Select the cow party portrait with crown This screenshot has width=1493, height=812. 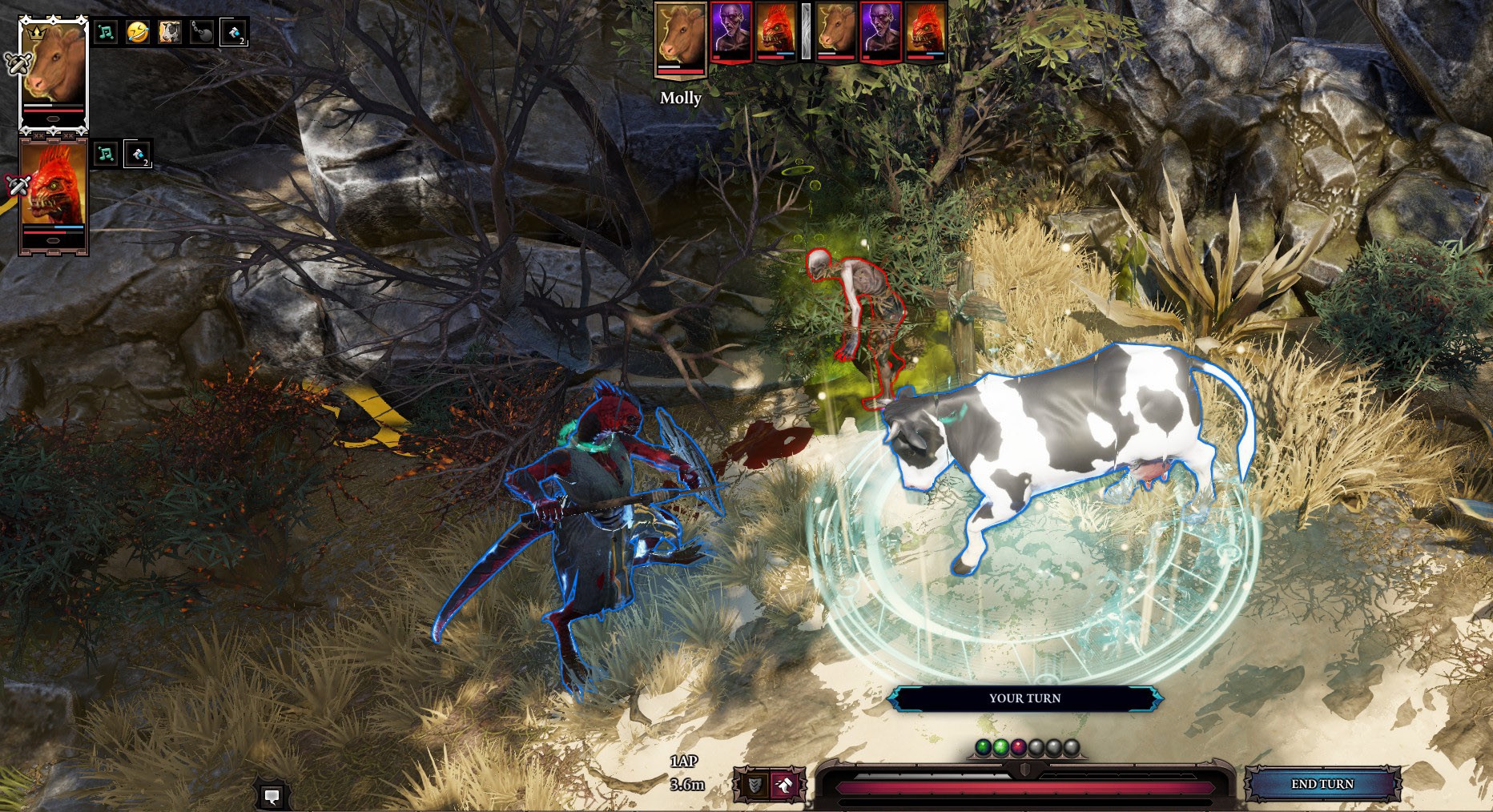pos(54,73)
